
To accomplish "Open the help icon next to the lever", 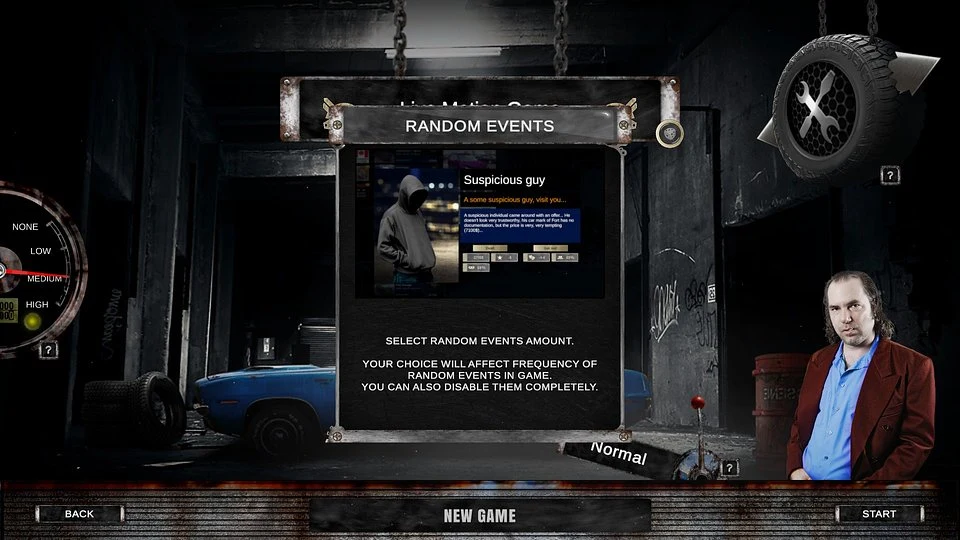I will [x=730, y=467].
